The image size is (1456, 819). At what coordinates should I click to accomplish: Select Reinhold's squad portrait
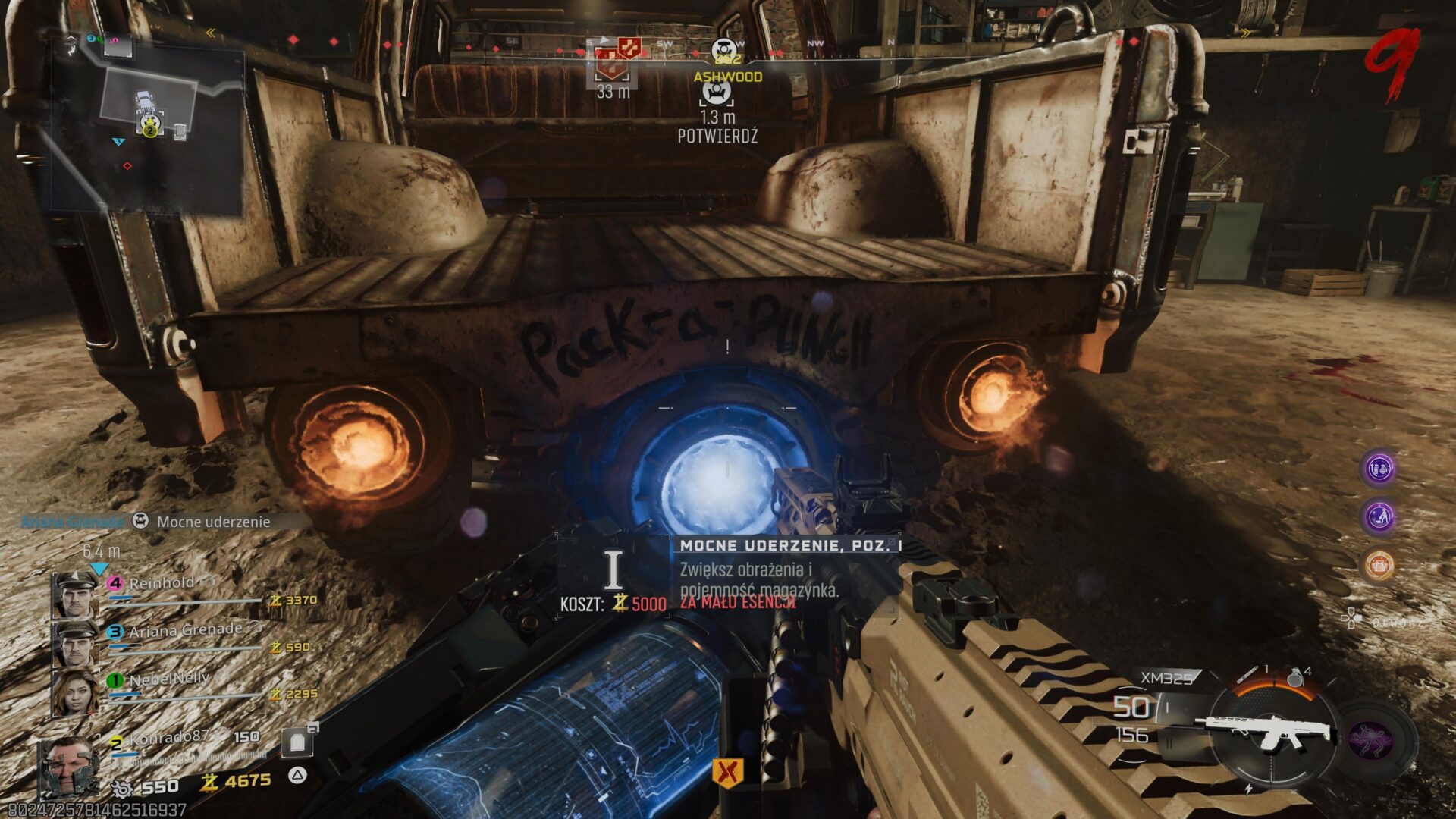[74, 595]
